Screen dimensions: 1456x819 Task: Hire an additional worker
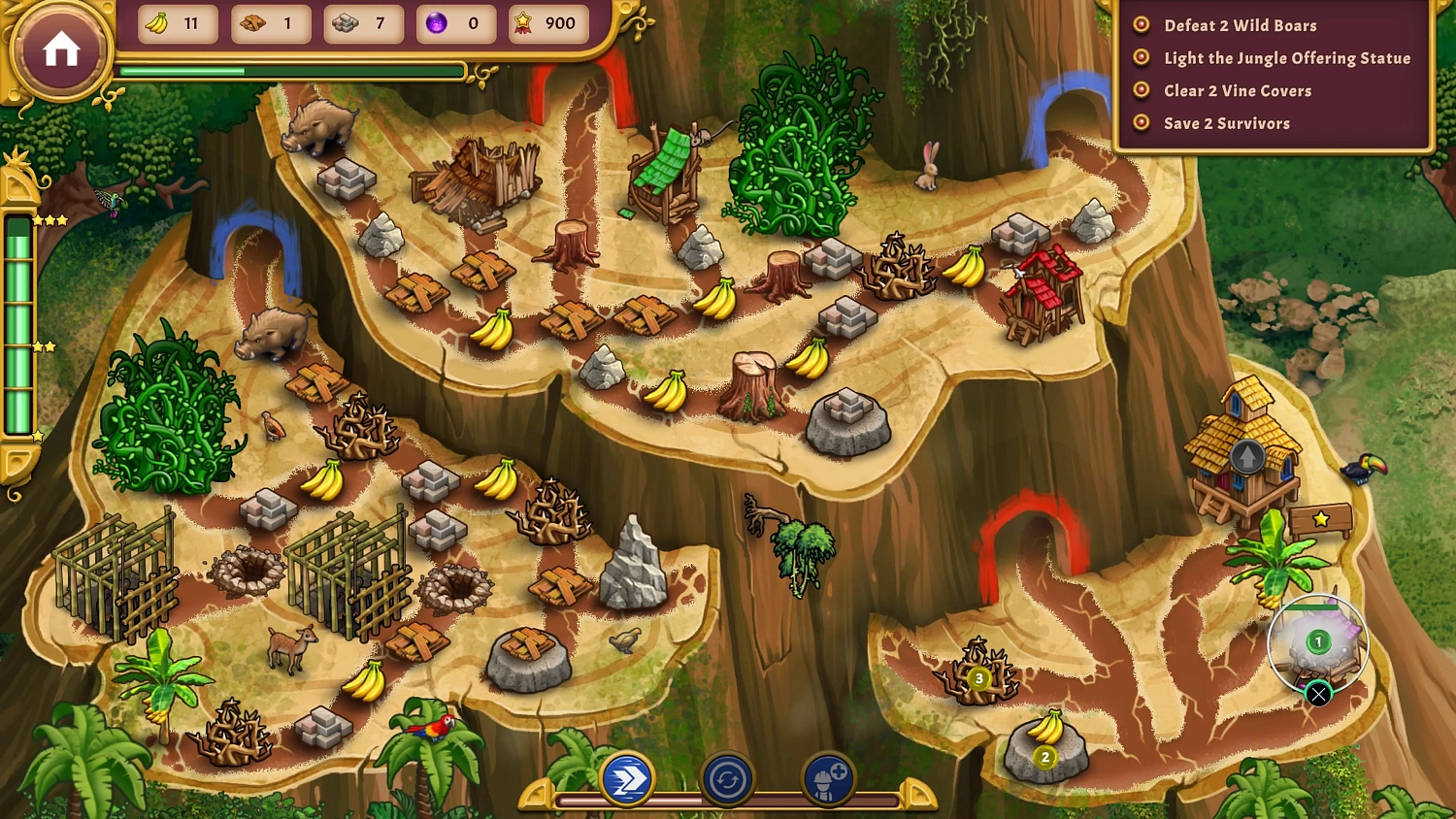coord(826,778)
